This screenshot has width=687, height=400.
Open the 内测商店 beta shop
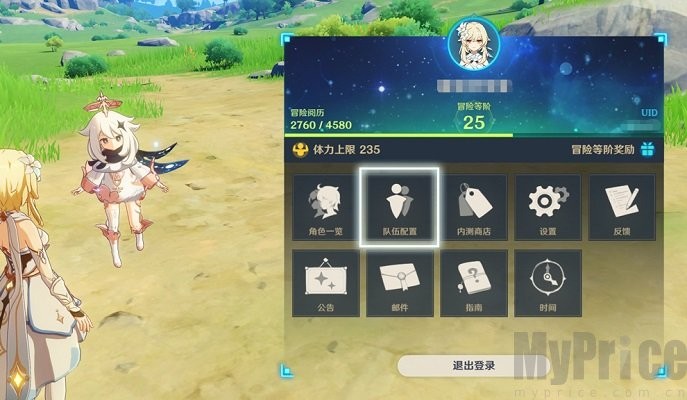click(474, 208)
